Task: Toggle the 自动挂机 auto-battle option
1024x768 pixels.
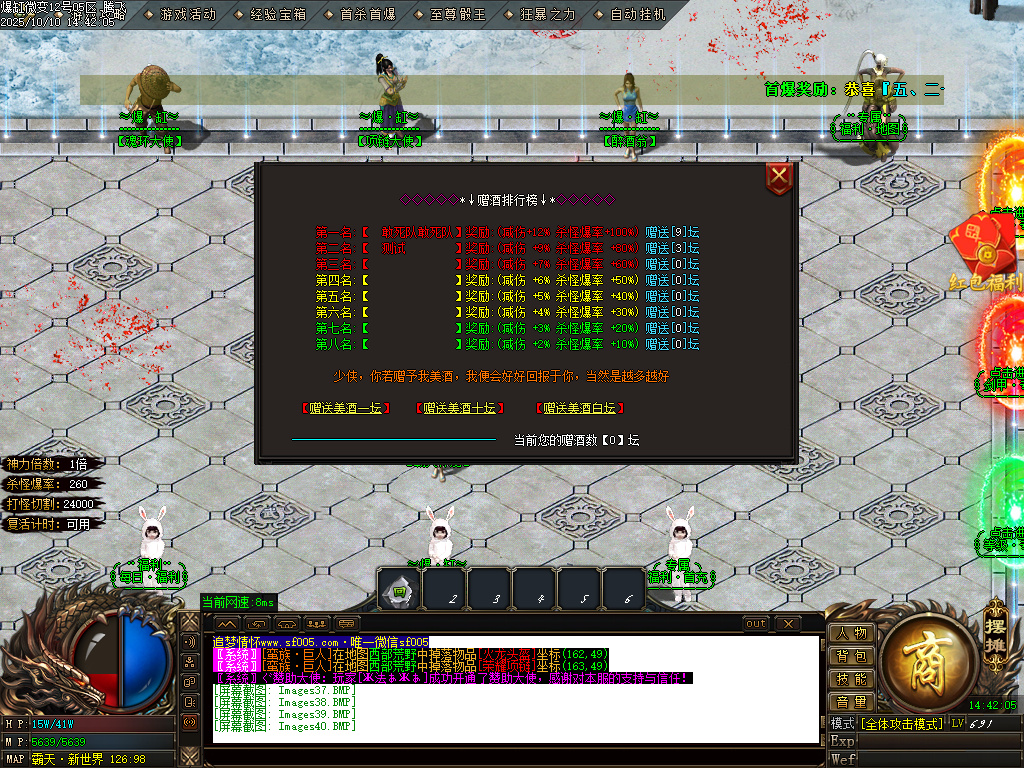Action: (630, 14)
